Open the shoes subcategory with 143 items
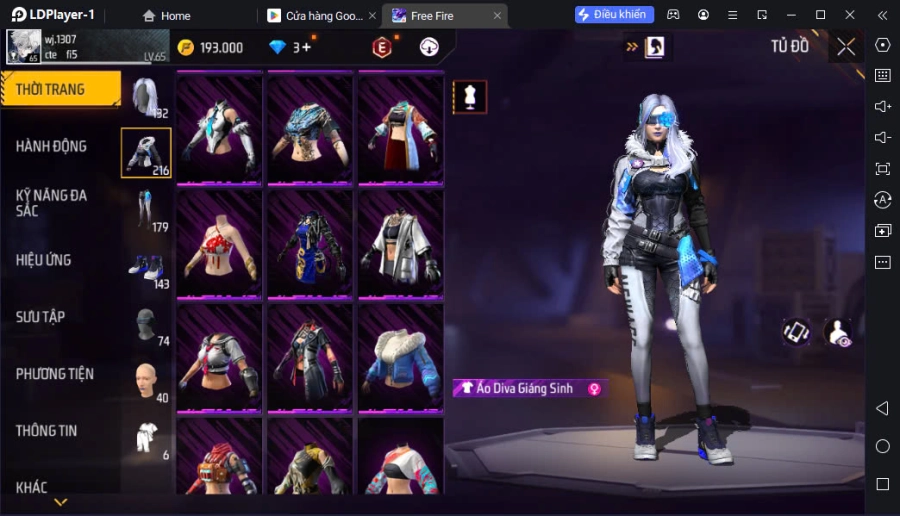Screen dimensions: 900x516 click(147, 267)
